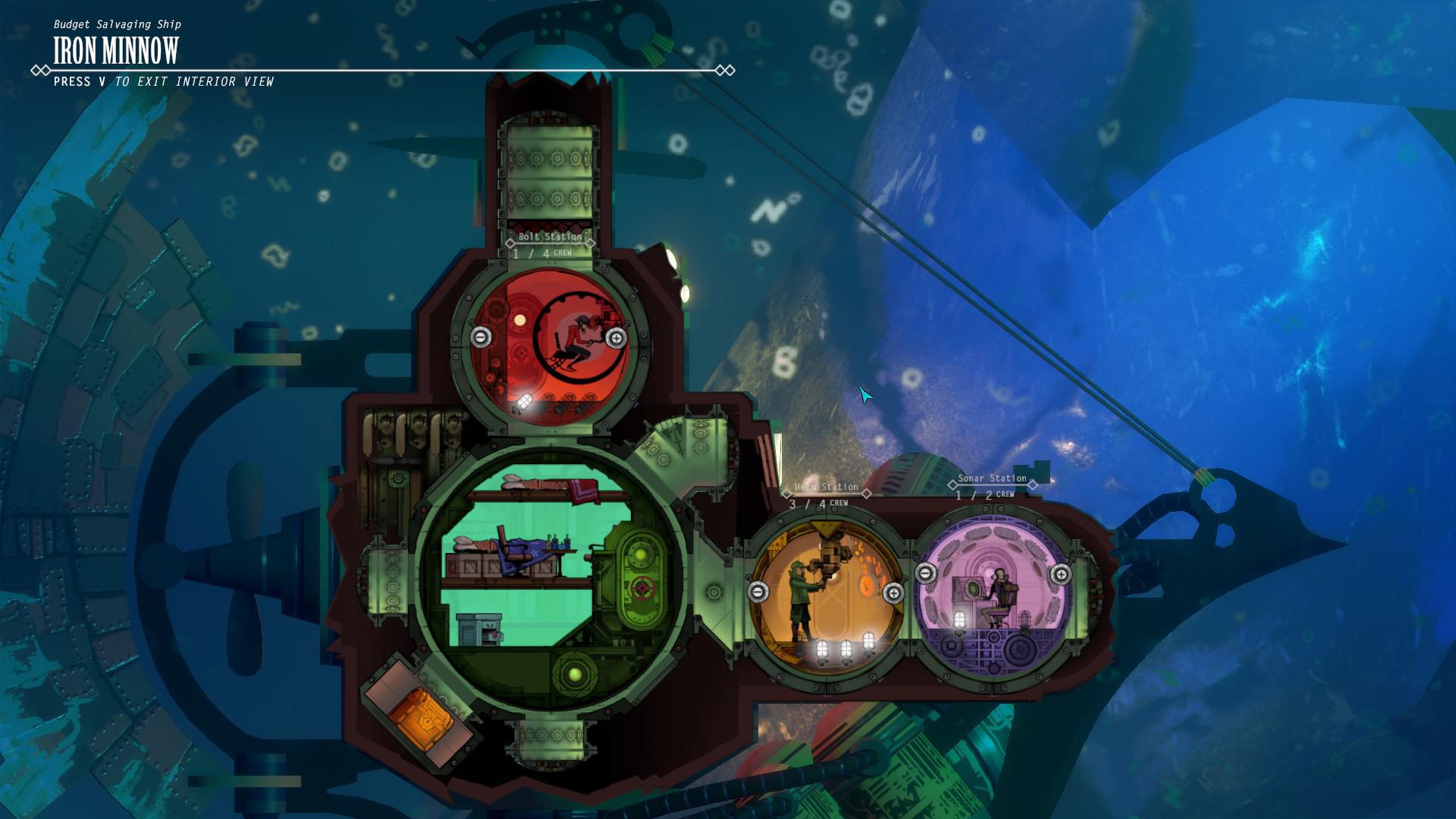This screenshot has height=819, width=1456.
Task: Click the Sonar Station name label
Action: pyautogui.click(x=992, y=479)
